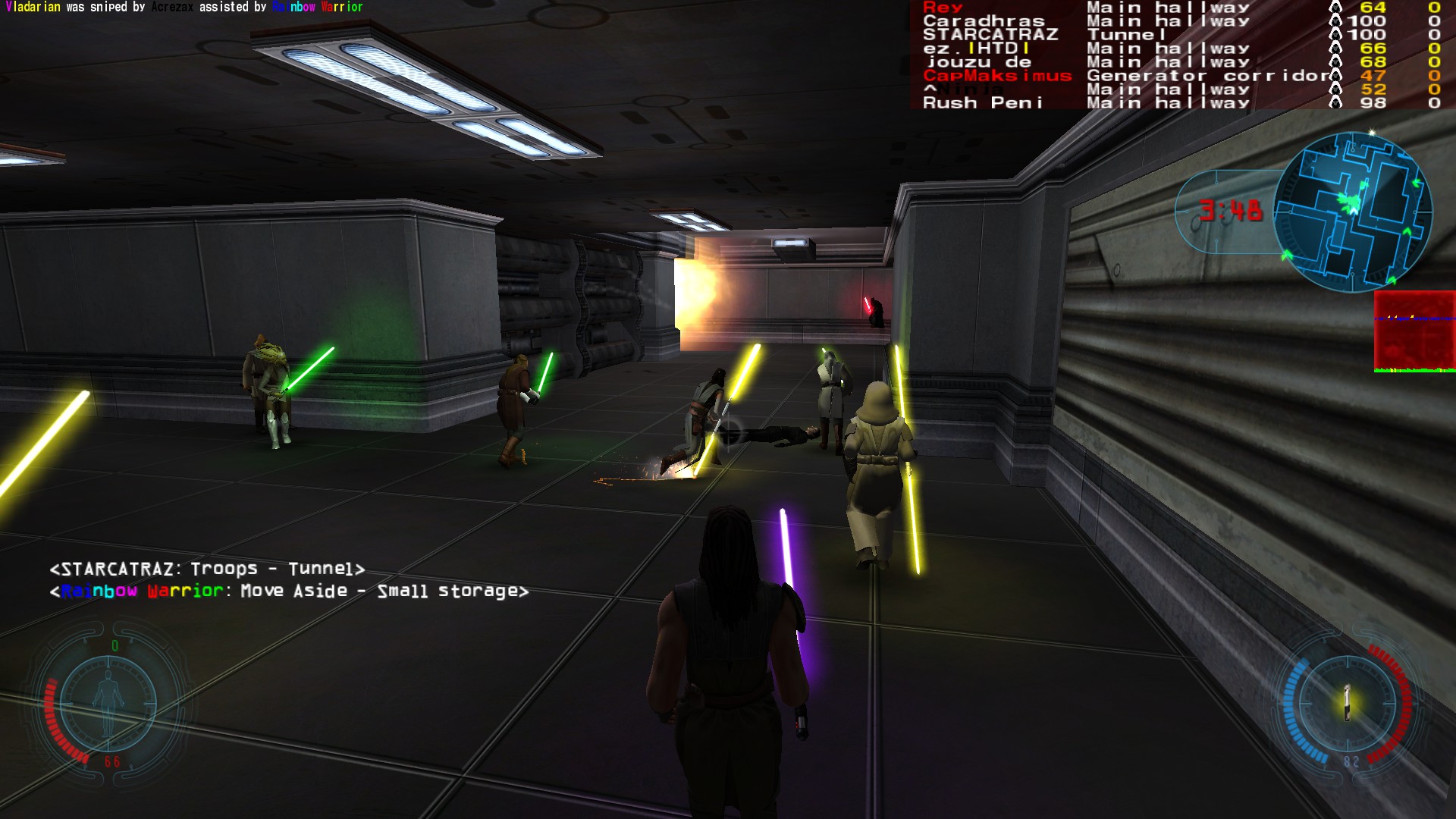1456x819 pixels.
Task: Click the body figure status icon
Action: 108,702
